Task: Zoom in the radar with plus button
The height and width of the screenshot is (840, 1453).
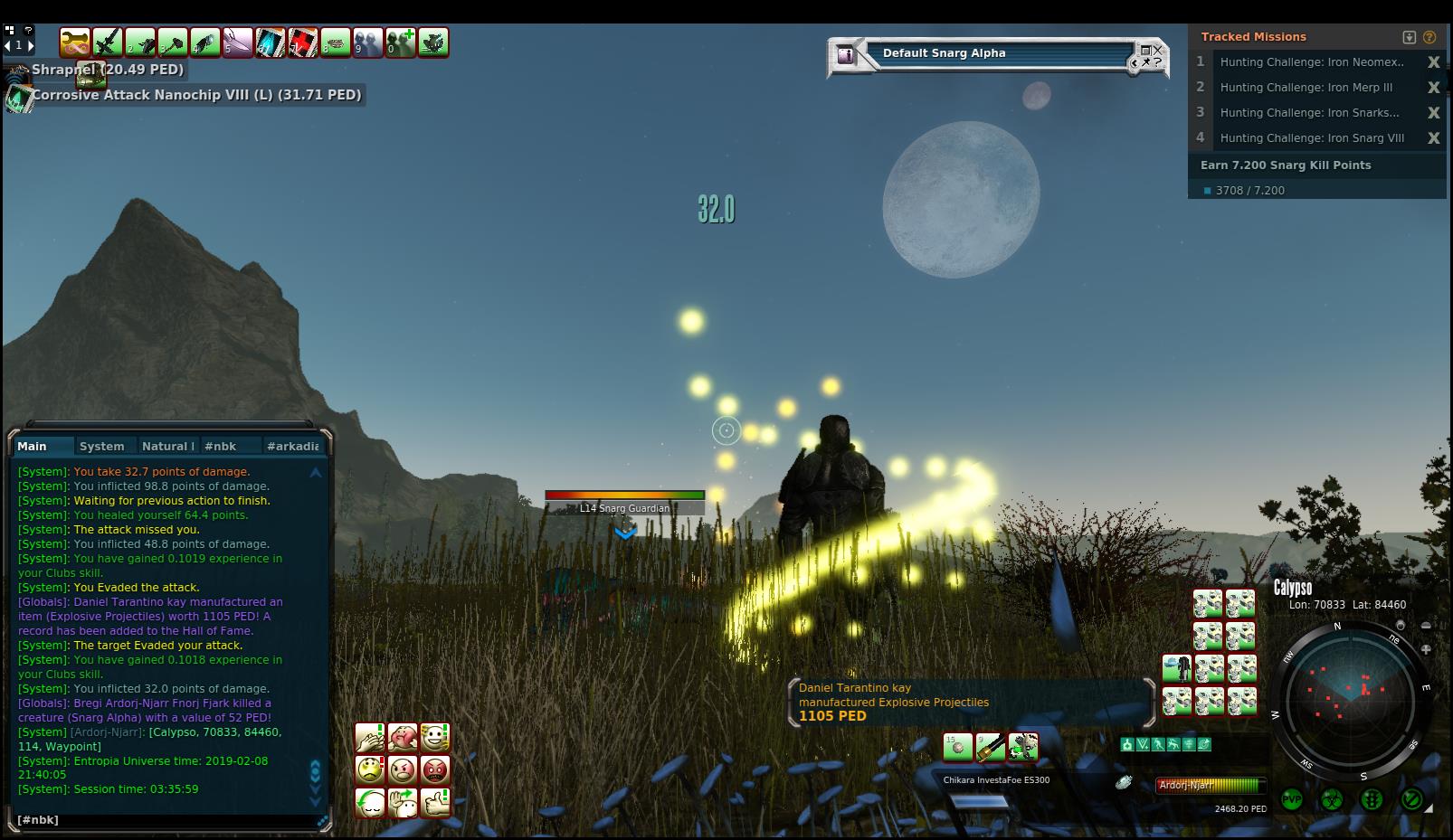Action: (x=1426, y=649)
